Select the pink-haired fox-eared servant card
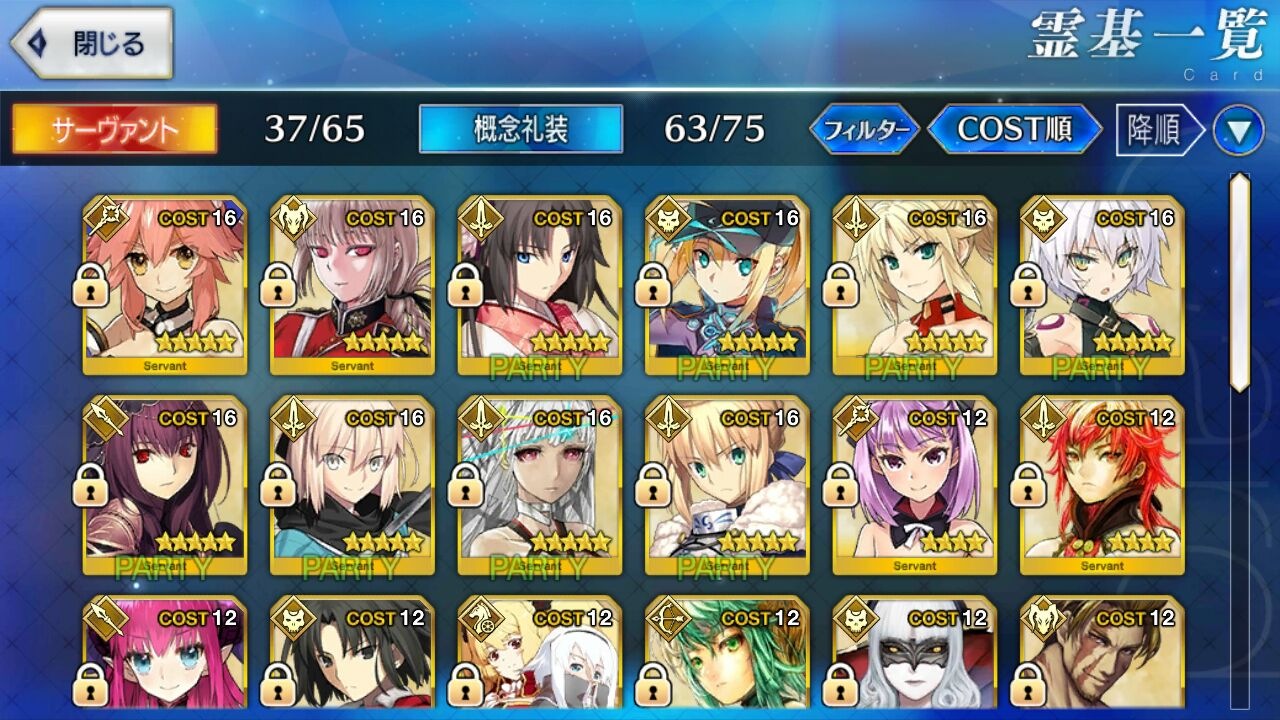The height and width of the screenshot is (720, 1280). click(x=165, y=285)
